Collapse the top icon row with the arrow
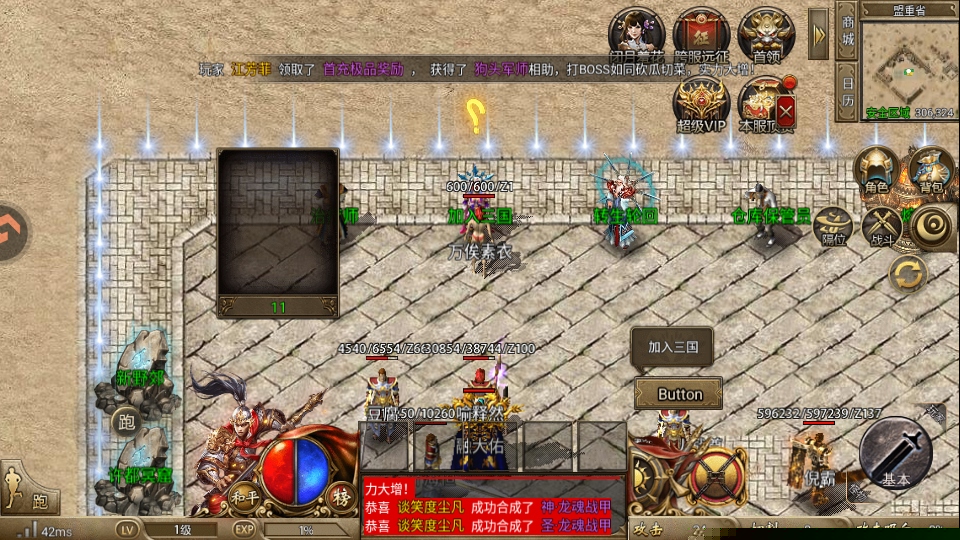 click(x=819, y=34)
